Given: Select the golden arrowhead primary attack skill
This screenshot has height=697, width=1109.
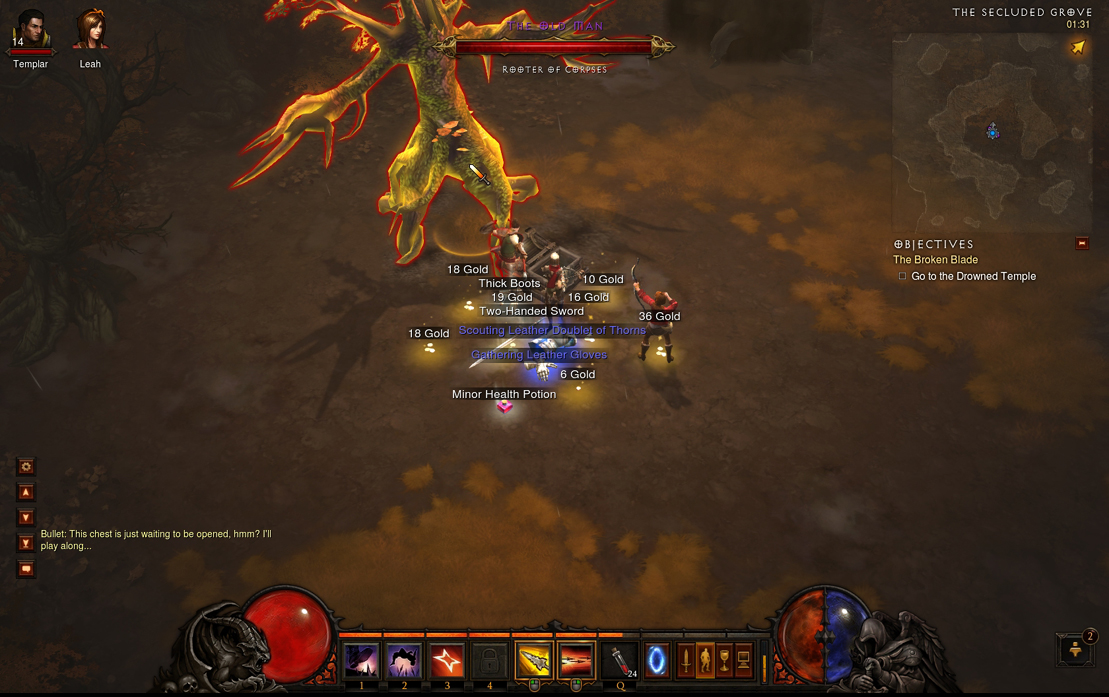Looking at the screenshot, I should pyautogui.click(x=533, y=661).
